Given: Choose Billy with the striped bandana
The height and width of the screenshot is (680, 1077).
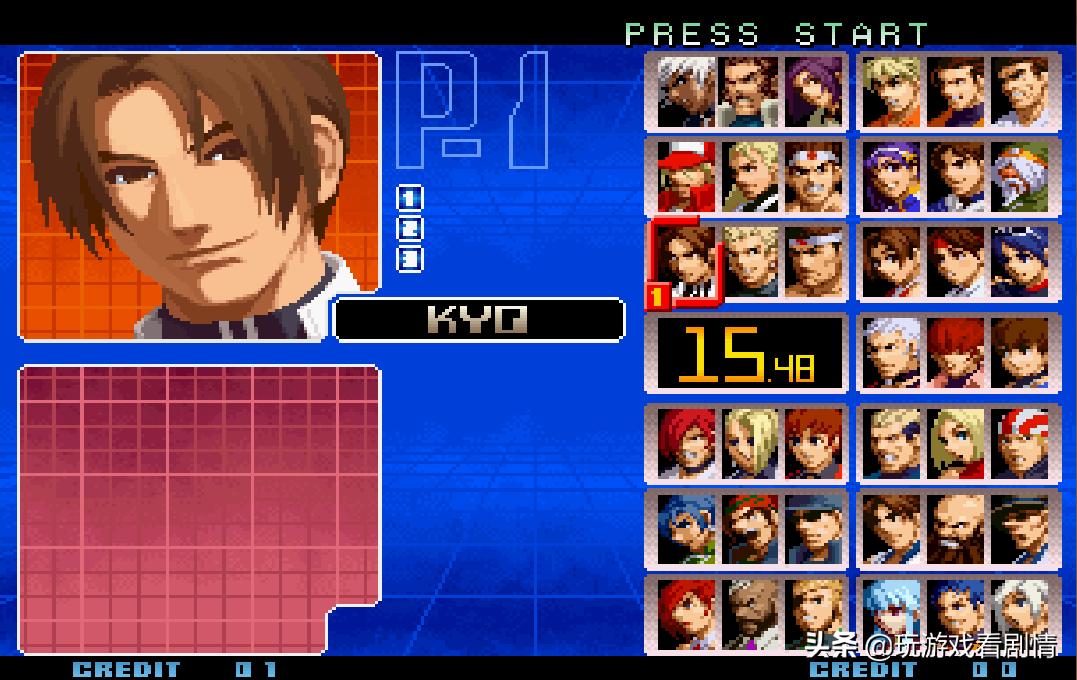Looking at the screenshot, I should click(x=1020, y=441).
